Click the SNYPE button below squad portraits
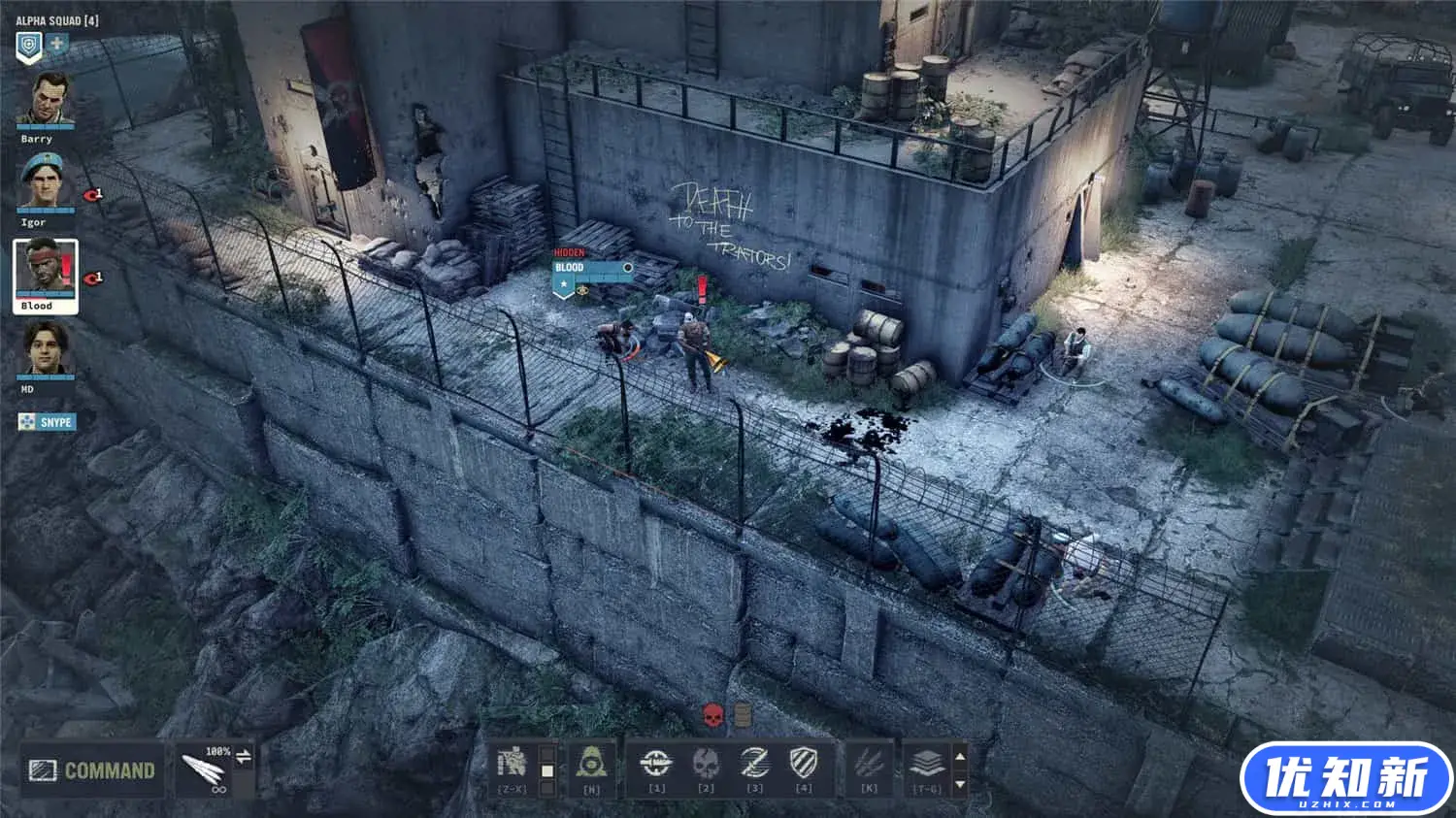 pos(46,422)
